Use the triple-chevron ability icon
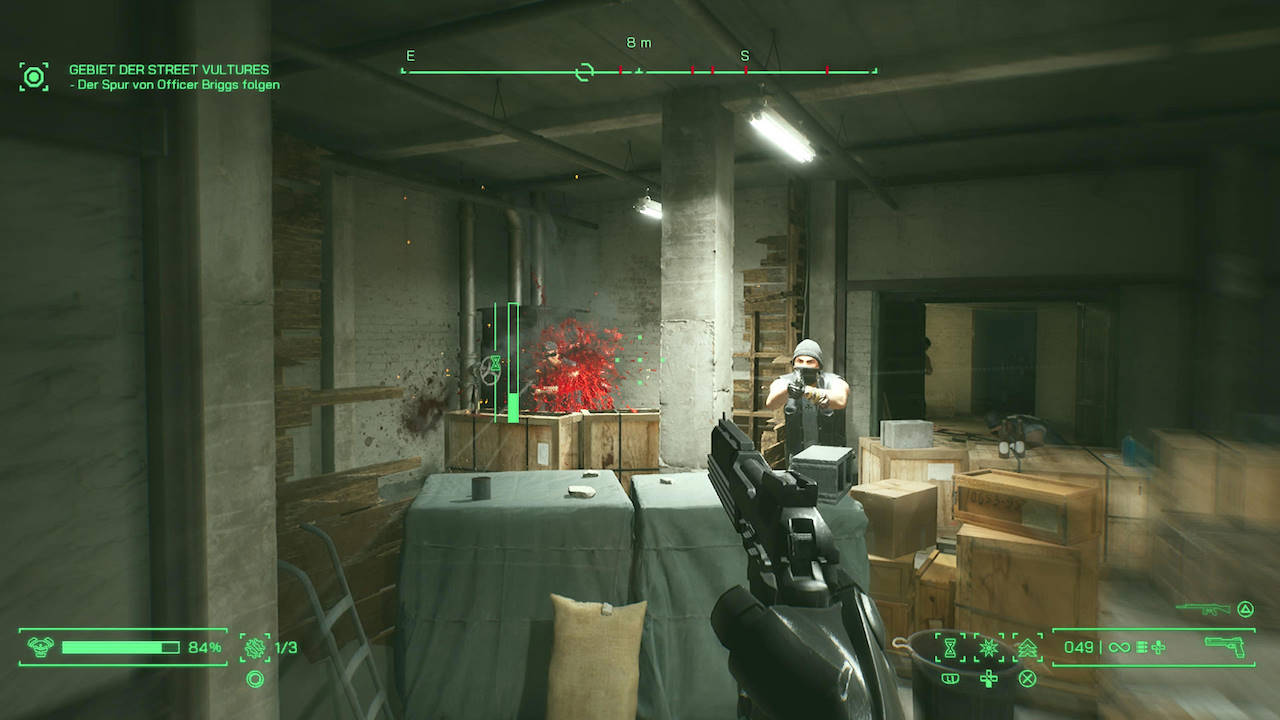The image size is (1280, 720). [1026, 648]
